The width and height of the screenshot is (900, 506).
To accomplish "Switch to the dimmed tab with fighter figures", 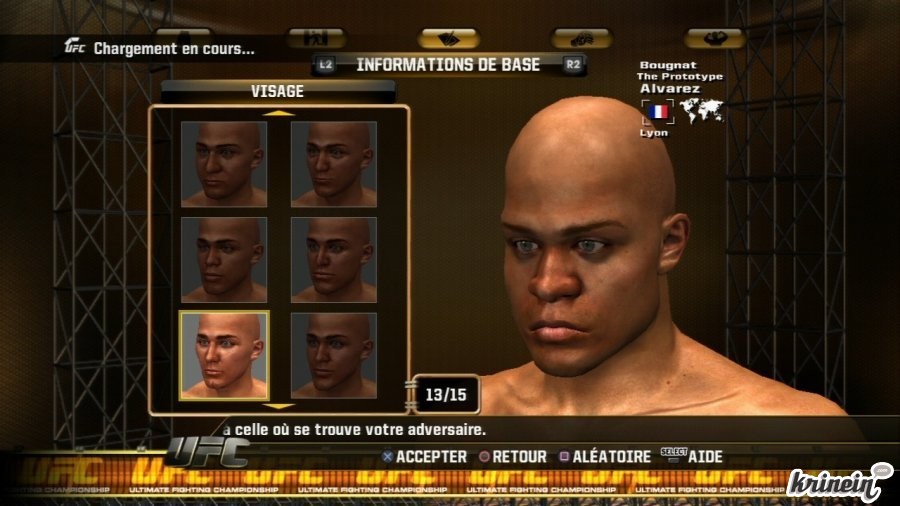I will pyautogui.click(x=315, y=38).
